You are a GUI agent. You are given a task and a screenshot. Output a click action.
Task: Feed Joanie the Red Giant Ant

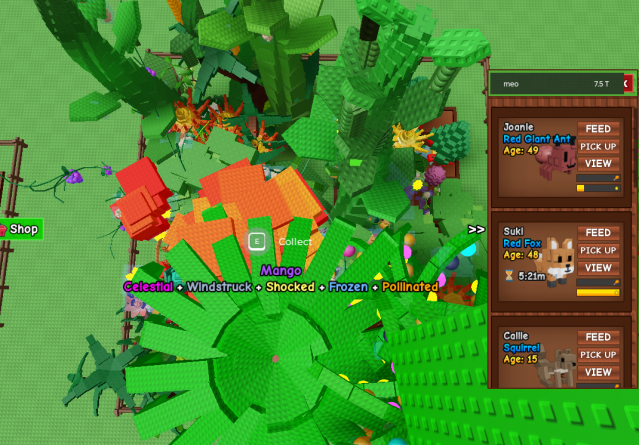598,129
